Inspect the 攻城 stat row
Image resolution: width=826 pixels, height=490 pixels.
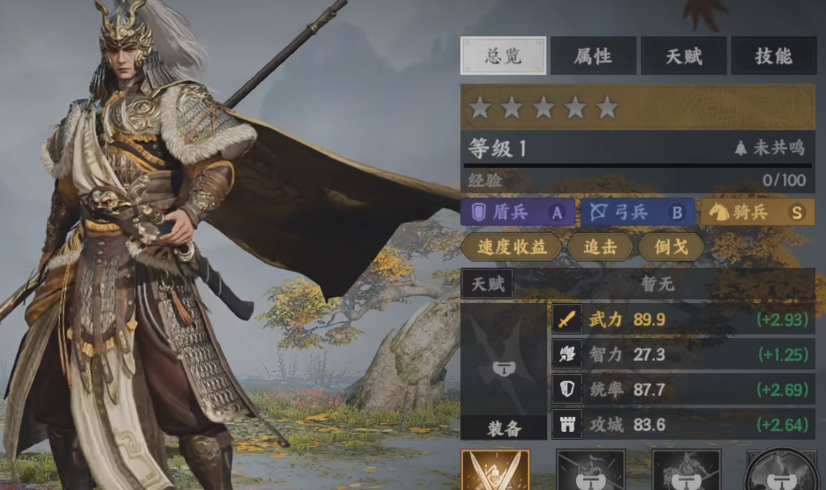point(683,424)
